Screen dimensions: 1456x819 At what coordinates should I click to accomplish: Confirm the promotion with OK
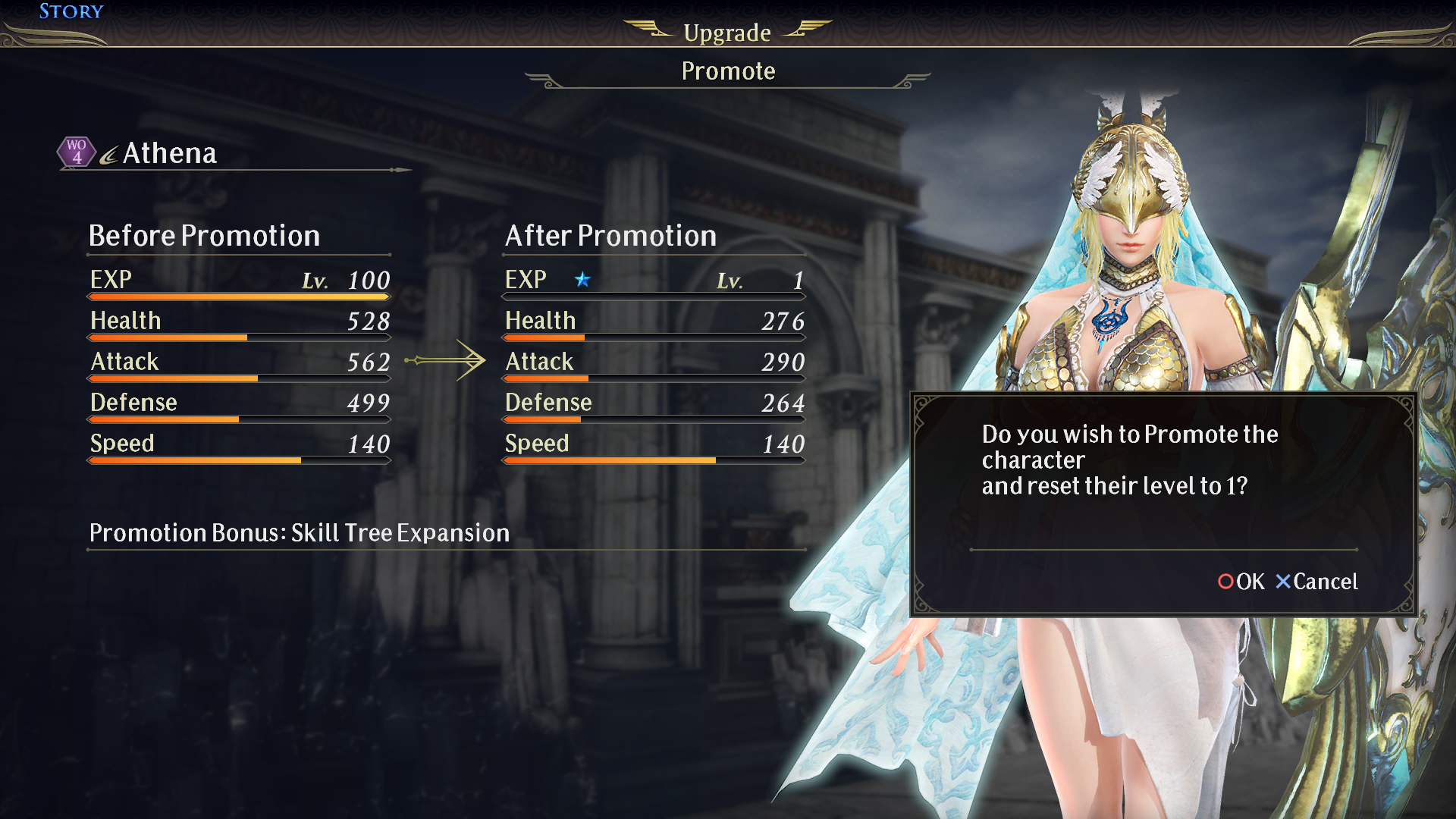1241,582
